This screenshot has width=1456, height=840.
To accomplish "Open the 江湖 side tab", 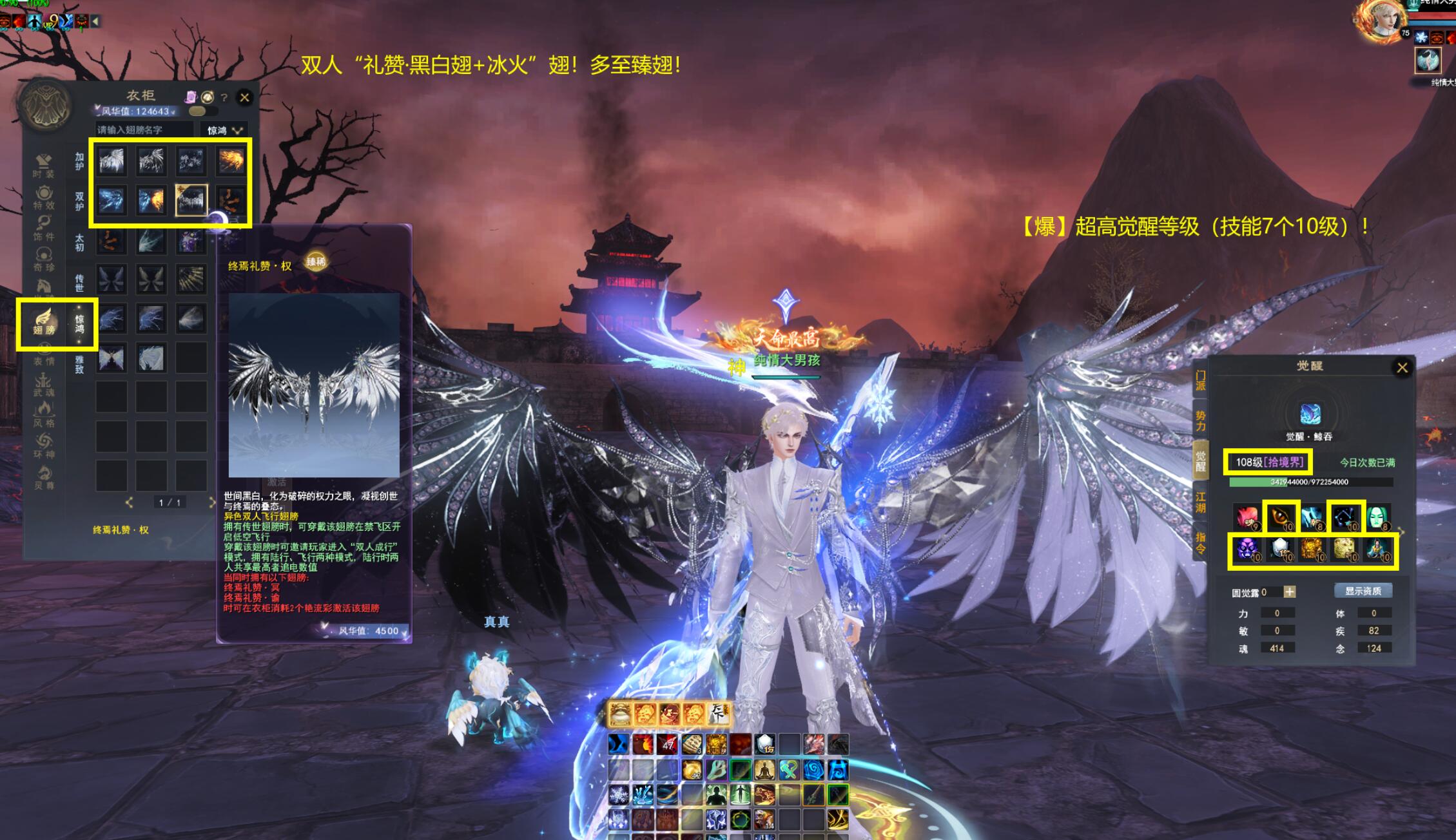I will [x=1200, y=502].
